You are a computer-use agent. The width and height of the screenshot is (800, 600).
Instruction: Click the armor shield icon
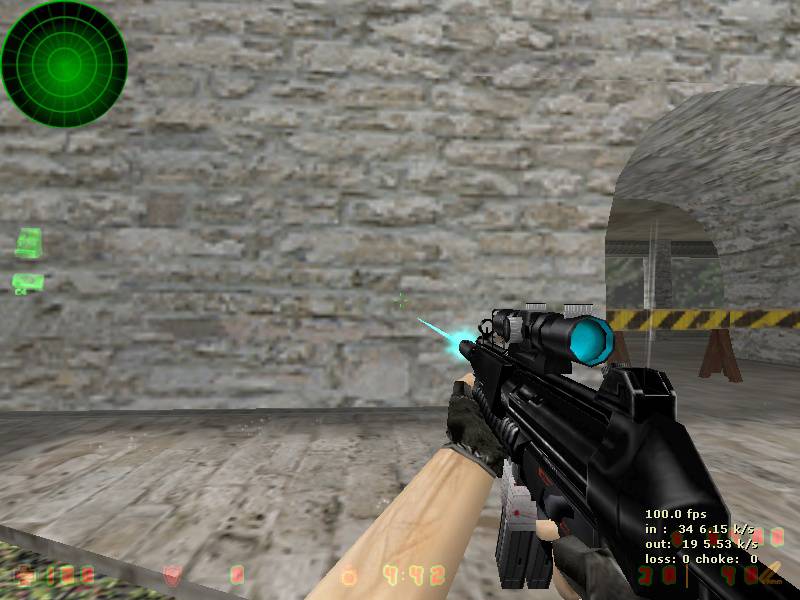coord(172,575)
